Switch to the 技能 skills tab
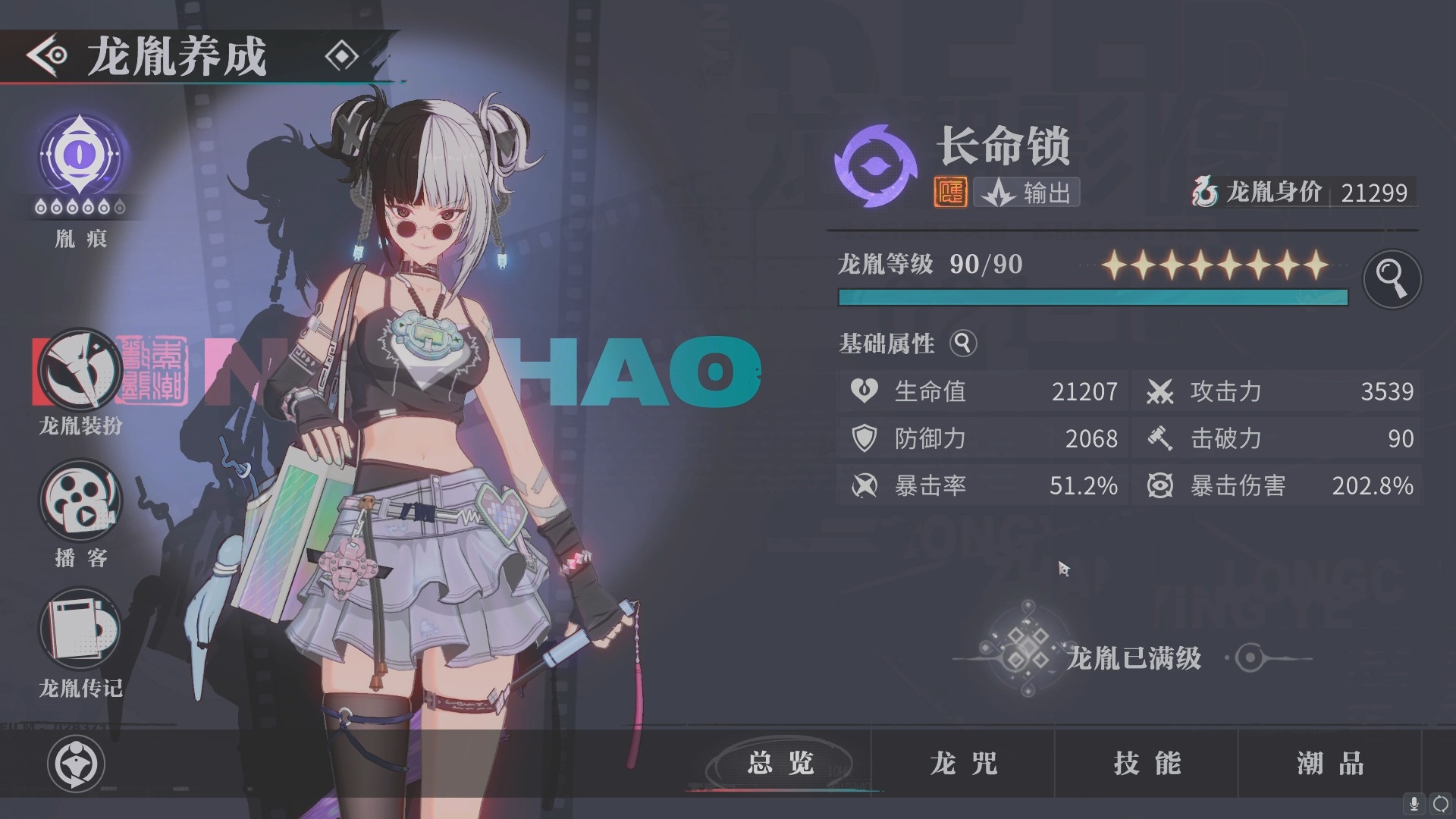 (1147, 764)
